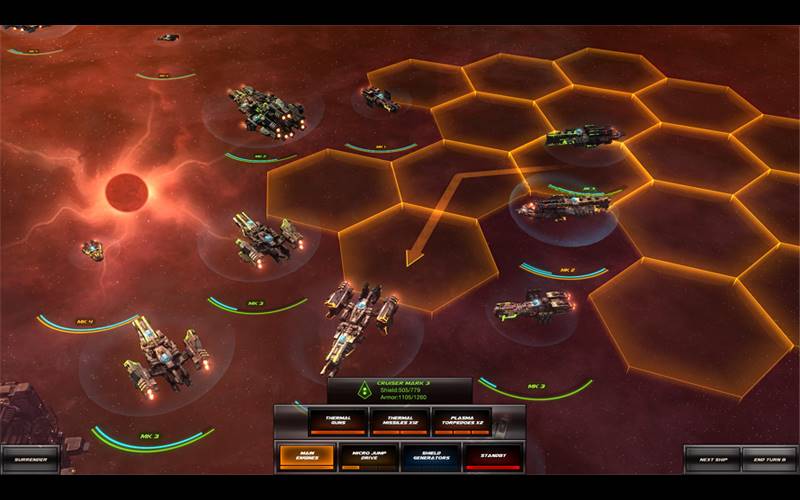
Task: Choose Thermal Missiles X12
Action: [399, 422]
